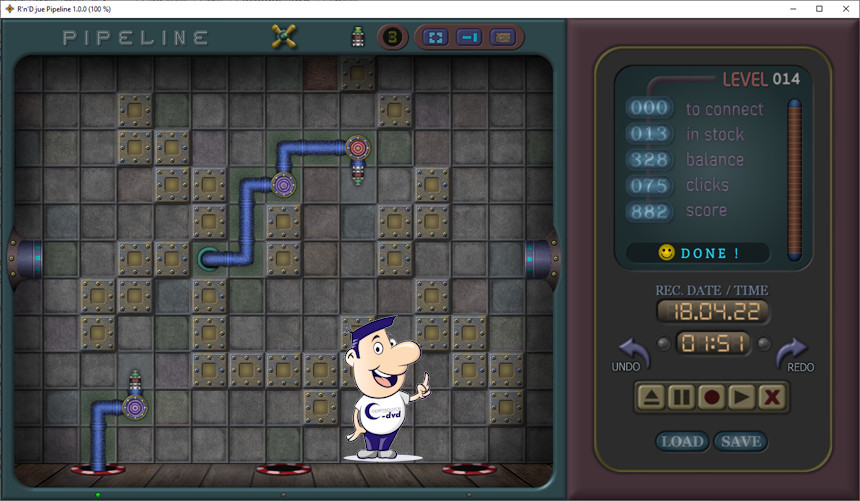The height and width of the screenshot is (501, 860).
Task: Redo the move with the right arrow
Action: click(791, 352)
